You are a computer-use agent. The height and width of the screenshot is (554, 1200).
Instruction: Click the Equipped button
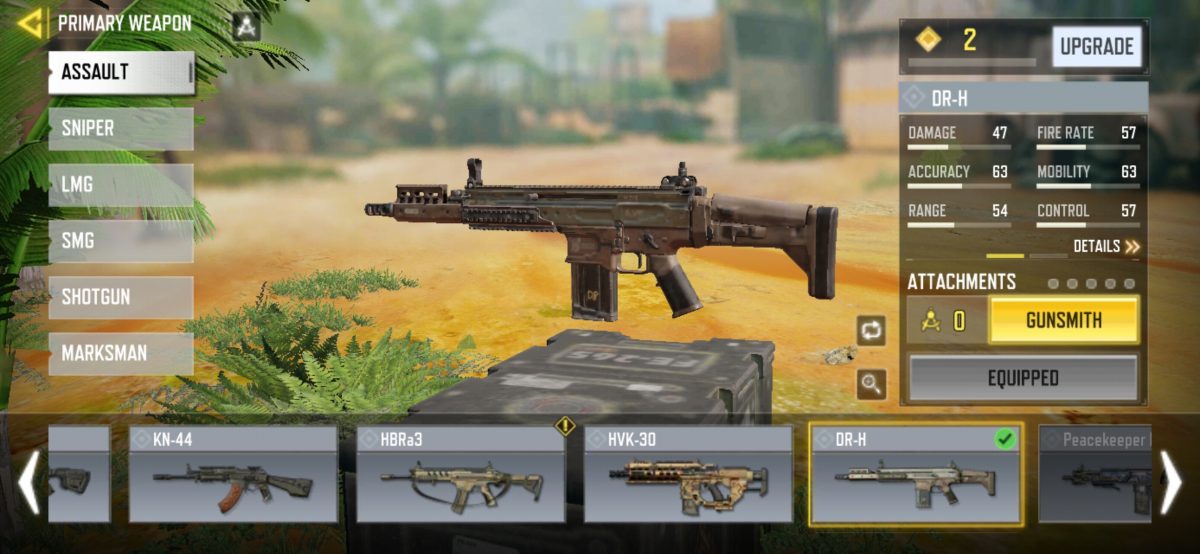pos(1023,378)
